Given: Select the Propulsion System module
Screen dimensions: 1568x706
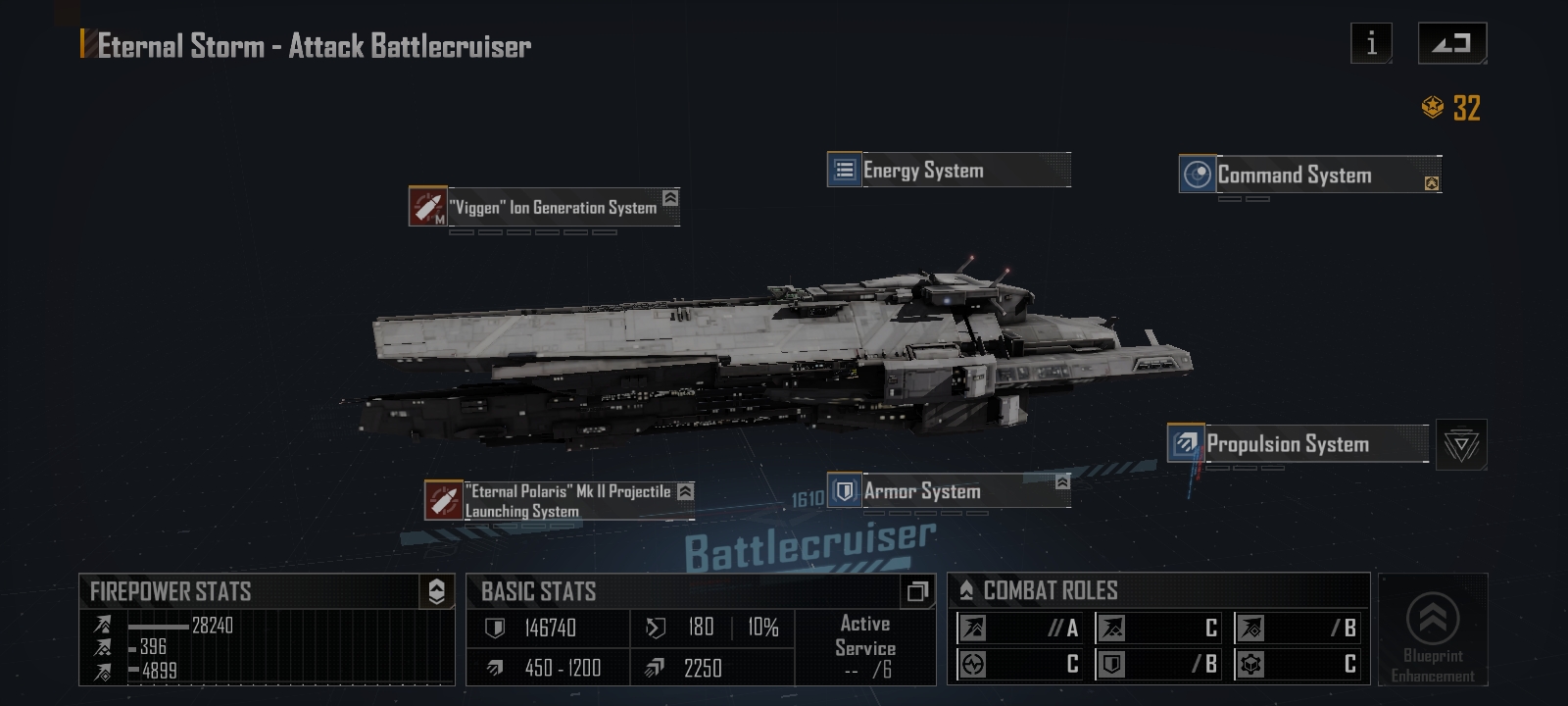Looking at the screenshot, I should tap(1298, 443).
